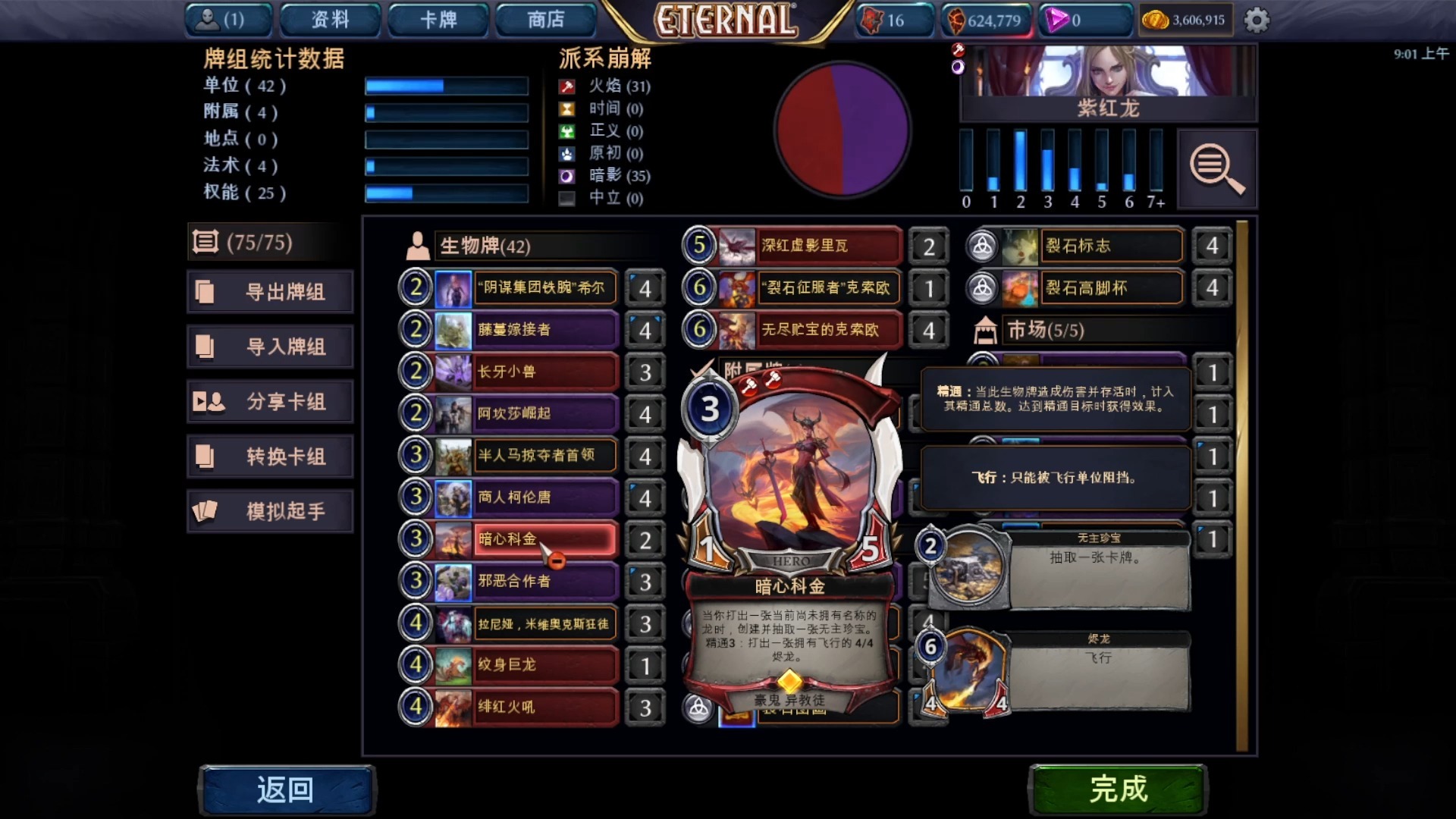Click the 裂石标志 power card row

(1111, 246)
